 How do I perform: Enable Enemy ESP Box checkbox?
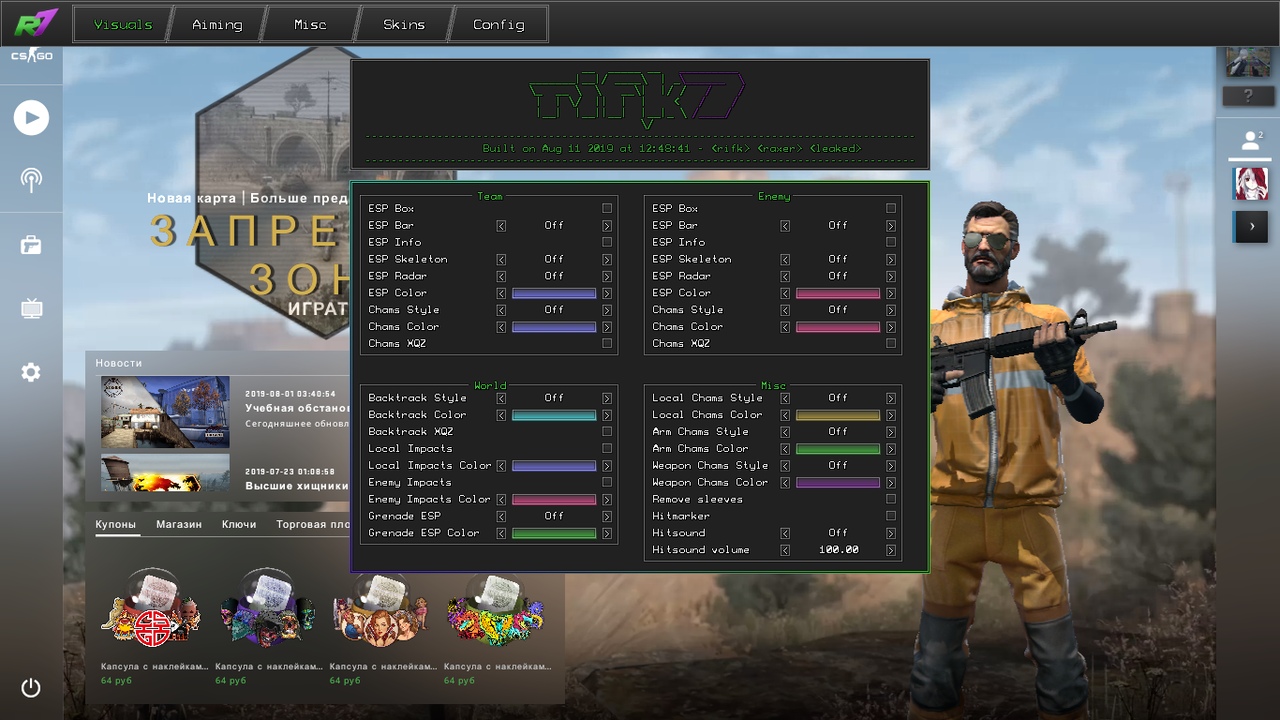pos(891,209)
